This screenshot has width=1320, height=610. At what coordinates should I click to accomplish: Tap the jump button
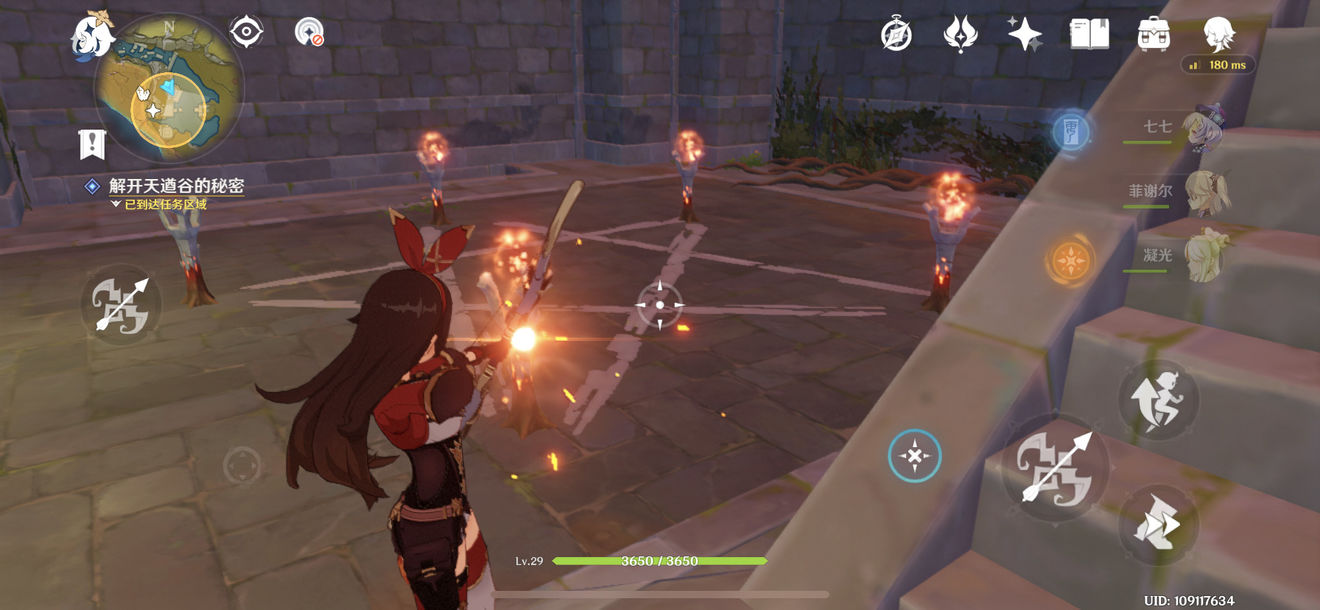tap(1159, 400)
